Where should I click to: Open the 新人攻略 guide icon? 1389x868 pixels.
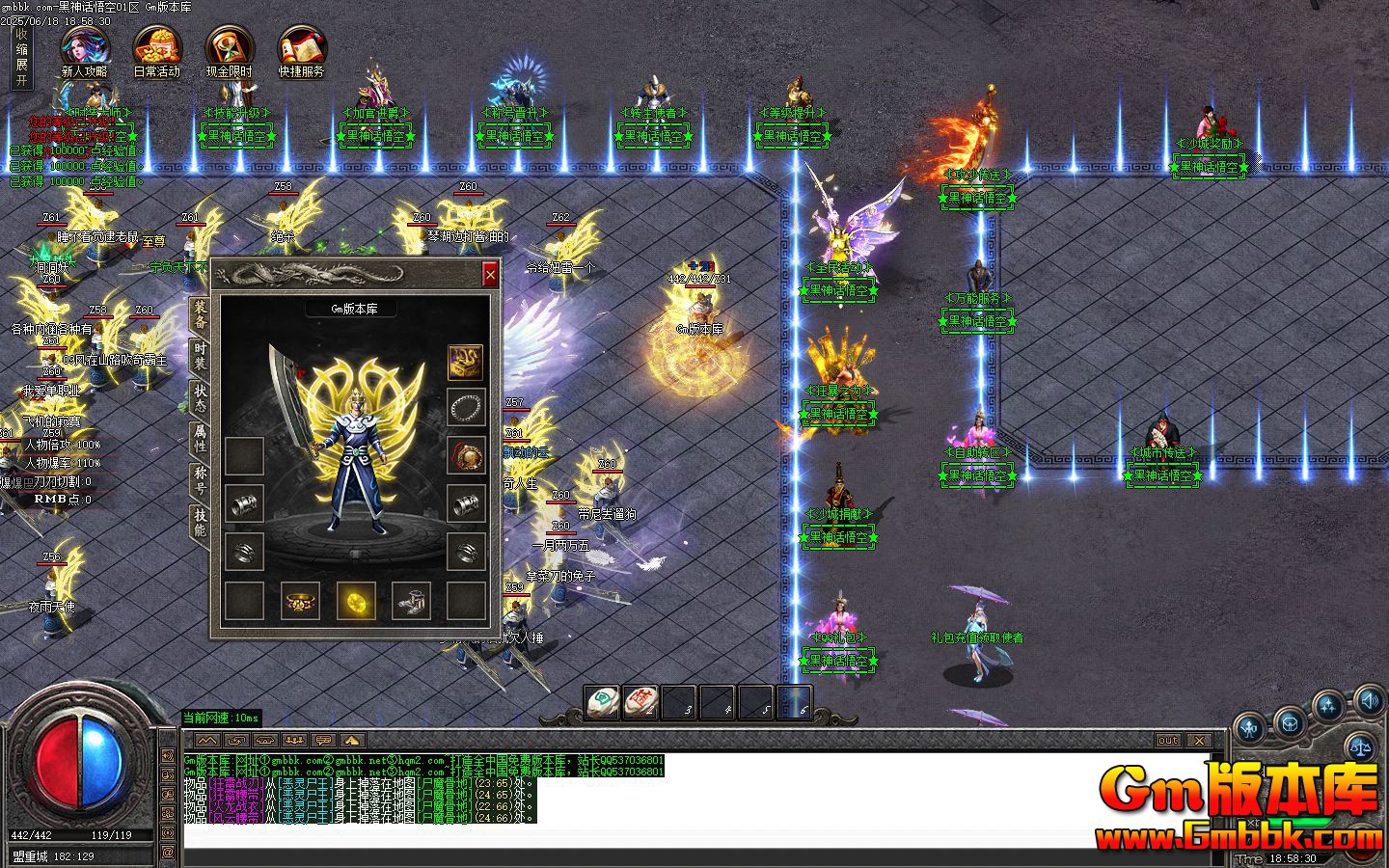85,46
